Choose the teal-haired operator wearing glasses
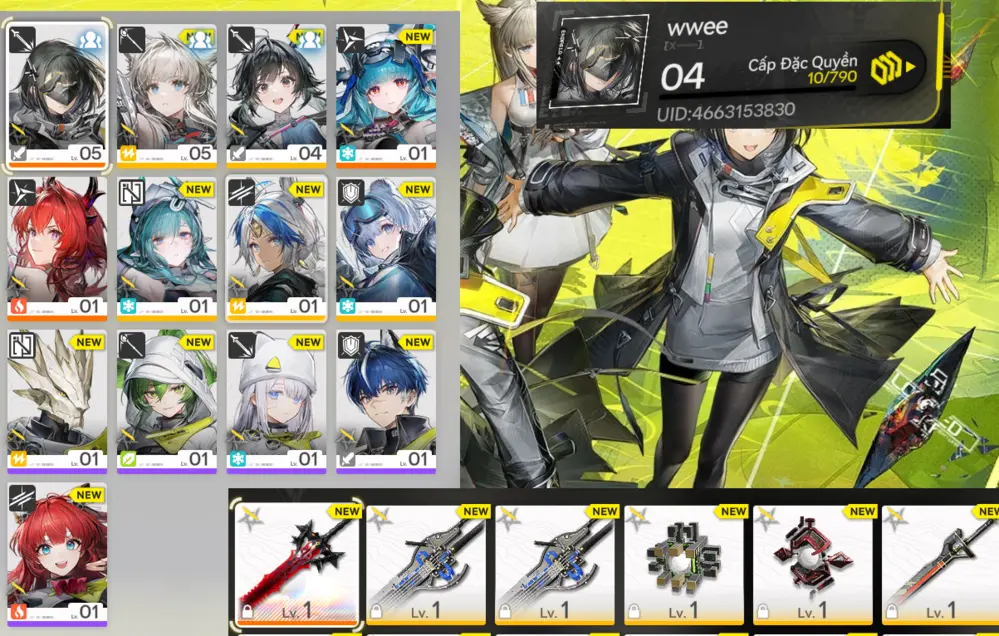 [x=167, y=248]
